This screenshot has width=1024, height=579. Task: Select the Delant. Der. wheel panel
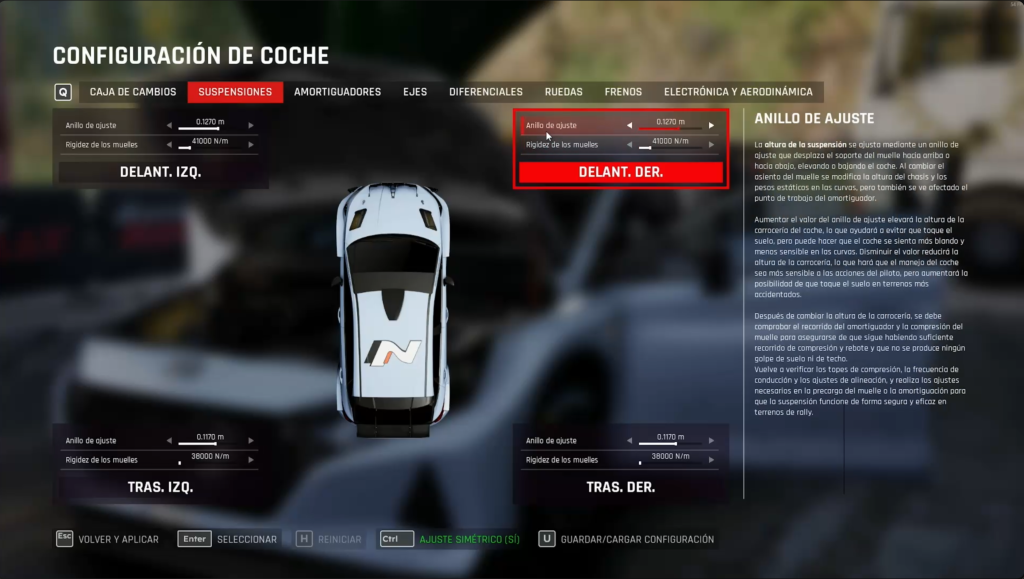[x=620, y=172]
